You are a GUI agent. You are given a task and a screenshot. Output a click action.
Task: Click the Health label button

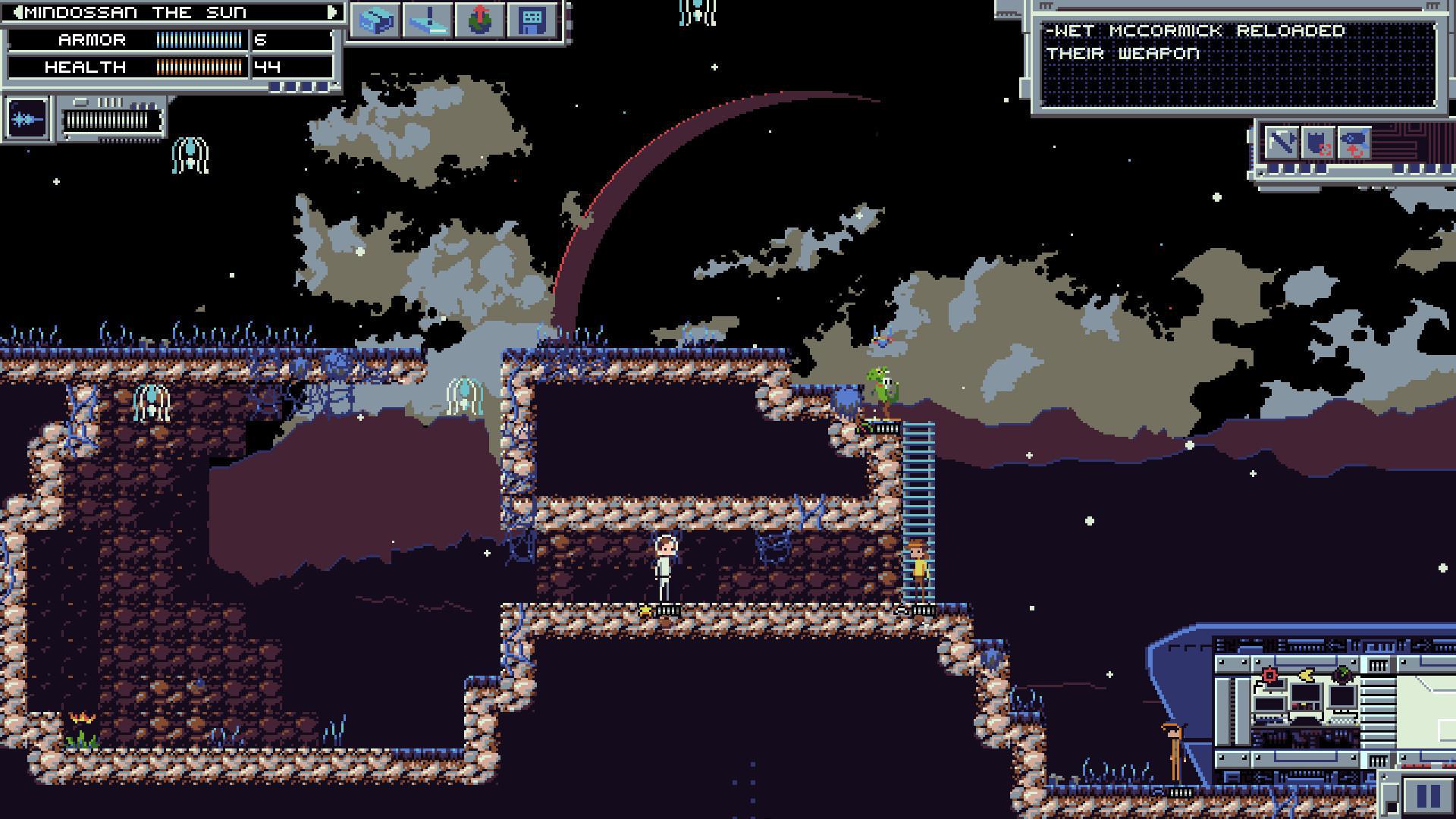[85, 67]
